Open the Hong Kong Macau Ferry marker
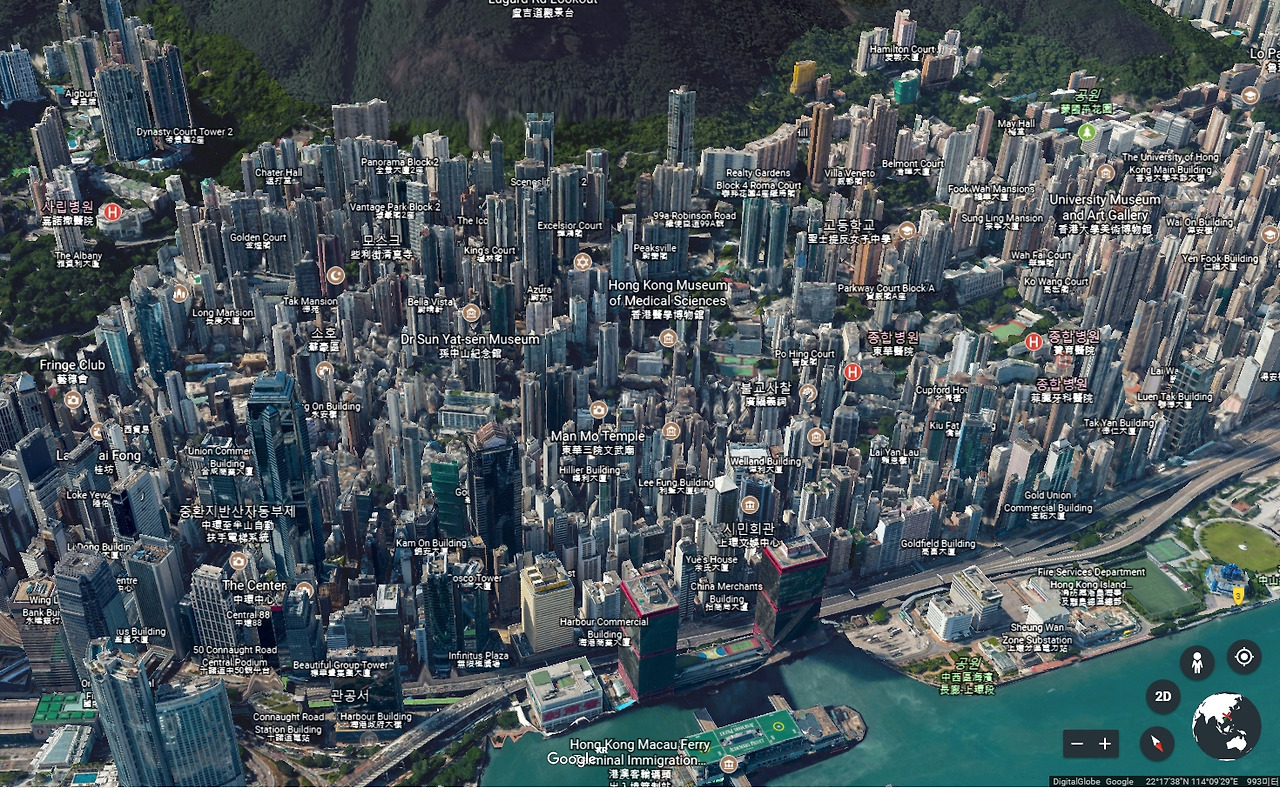This screenshot has height=788, width=1280. 728,765
